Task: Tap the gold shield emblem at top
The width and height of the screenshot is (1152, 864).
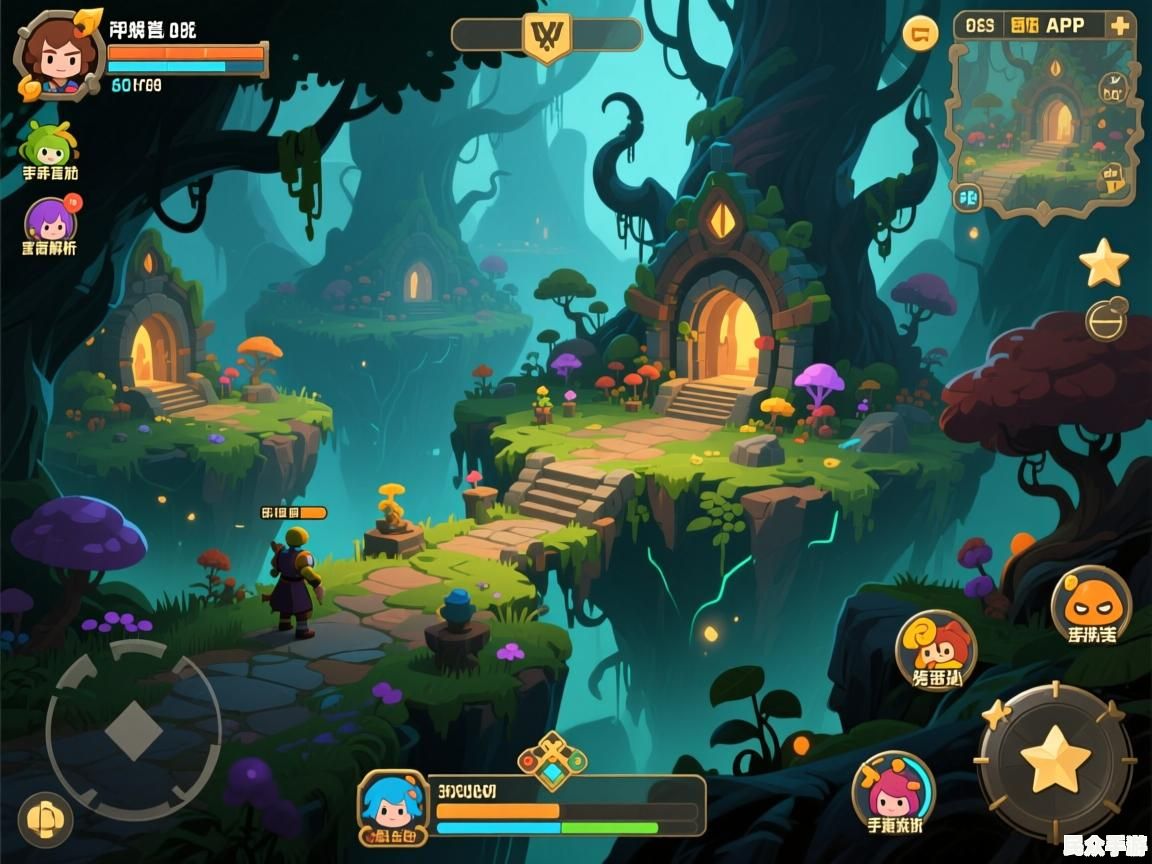Action: point(547,37)
